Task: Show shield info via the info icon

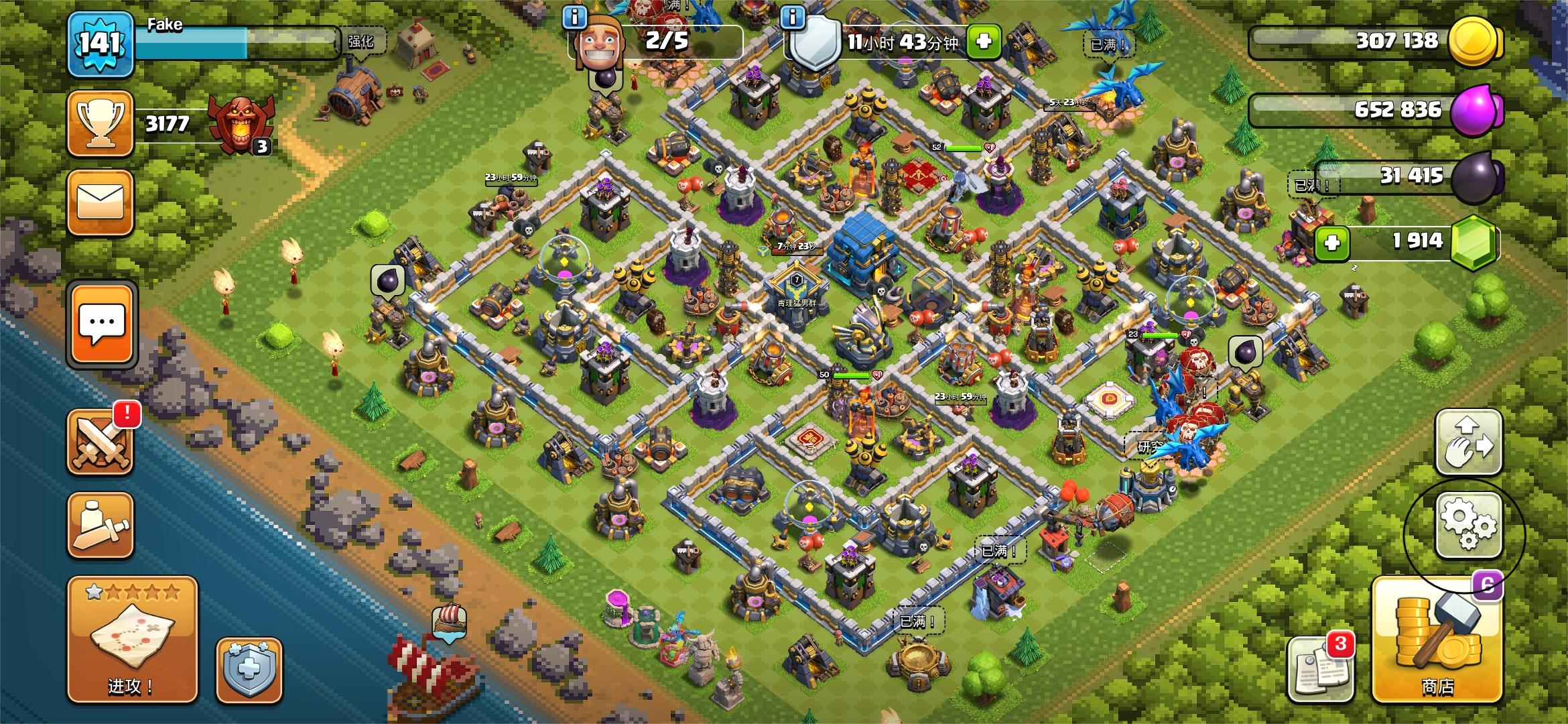Action: 793,17
